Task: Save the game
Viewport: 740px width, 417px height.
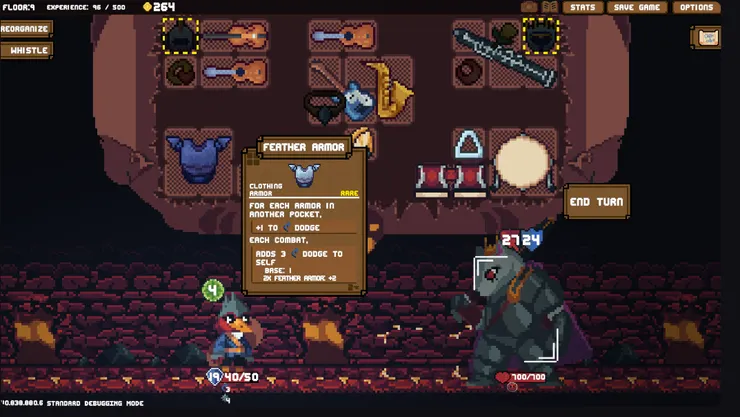Action: pyautogui.click(x=636, y=7)
